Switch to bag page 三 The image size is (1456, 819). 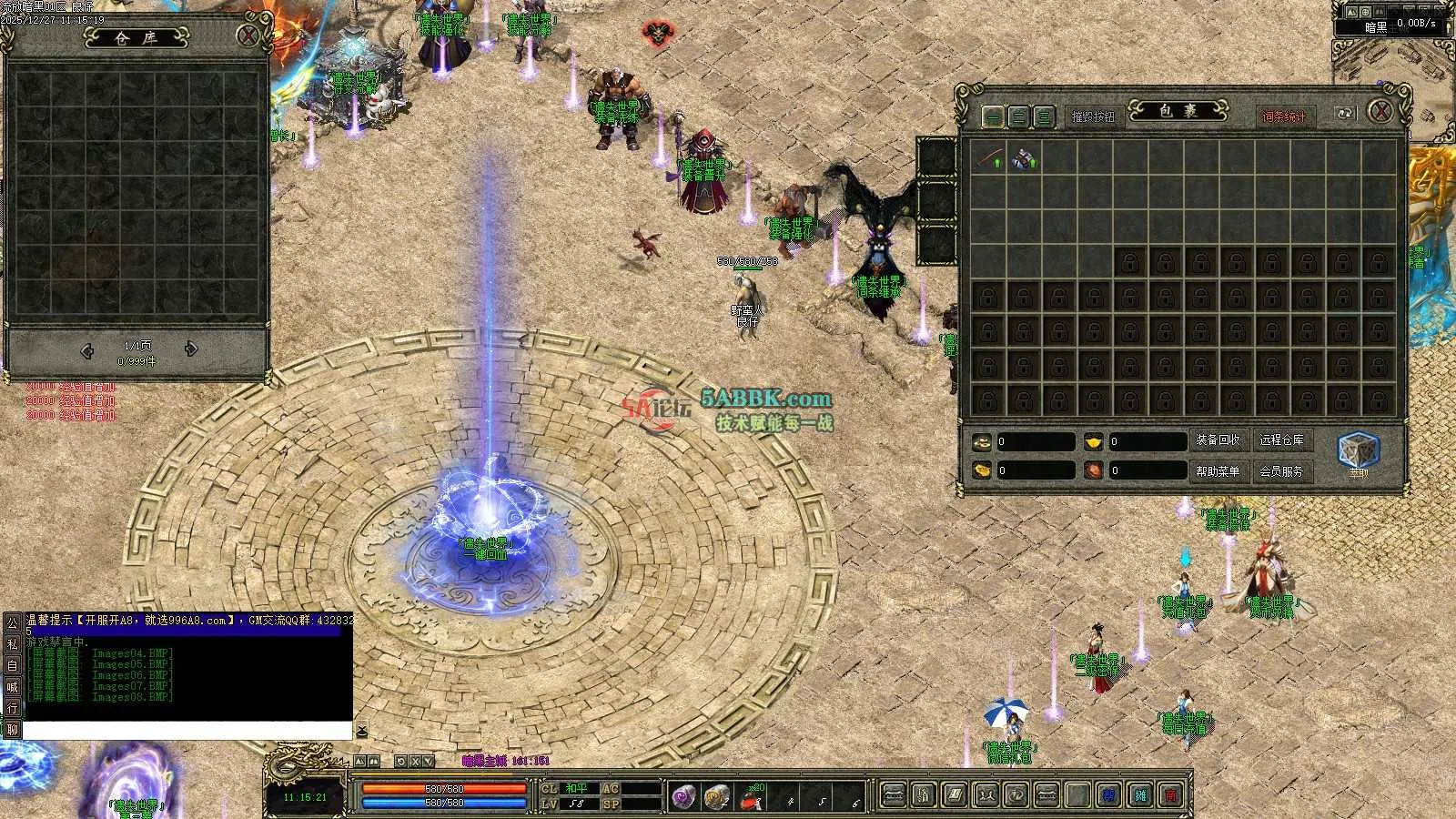pyautogui.click(x=1044, y=116)
